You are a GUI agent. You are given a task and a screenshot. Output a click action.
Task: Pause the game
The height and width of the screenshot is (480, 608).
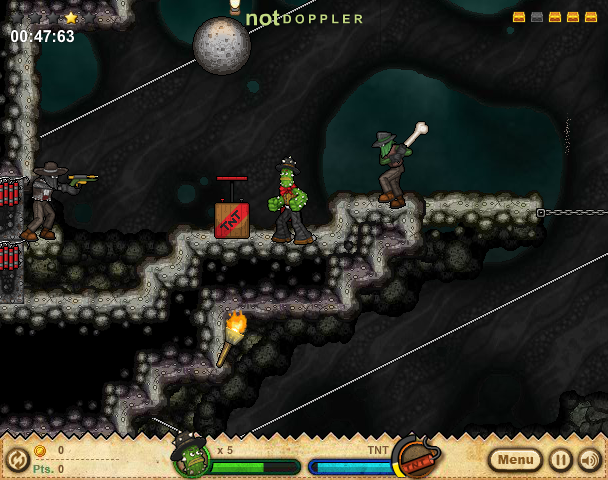tap(561, 460)
